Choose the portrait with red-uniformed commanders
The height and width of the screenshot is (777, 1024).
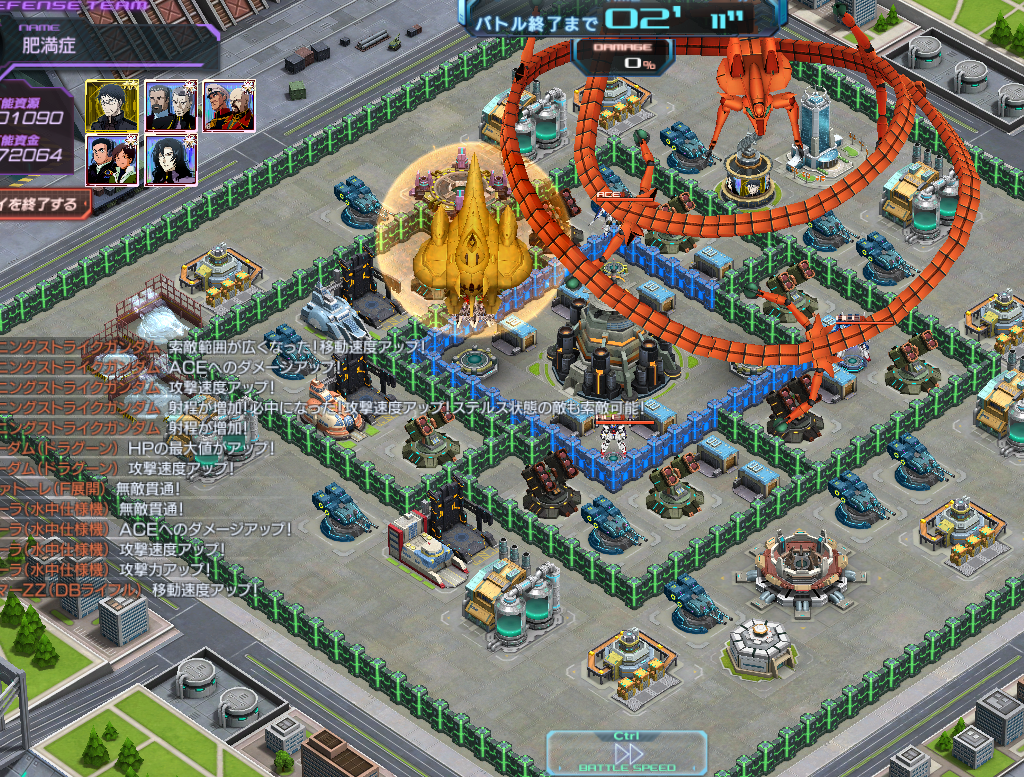coord(229,105)
